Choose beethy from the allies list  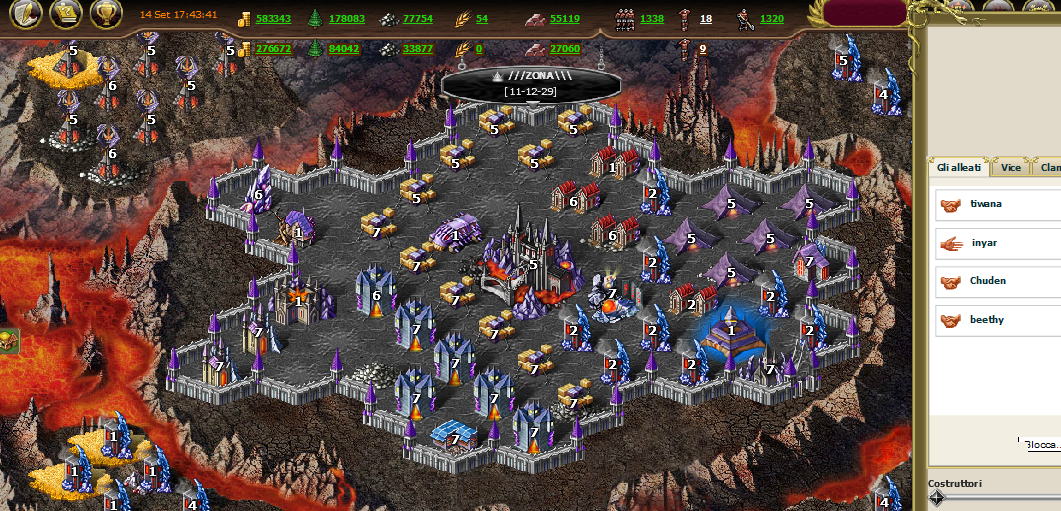click(986, 320)
